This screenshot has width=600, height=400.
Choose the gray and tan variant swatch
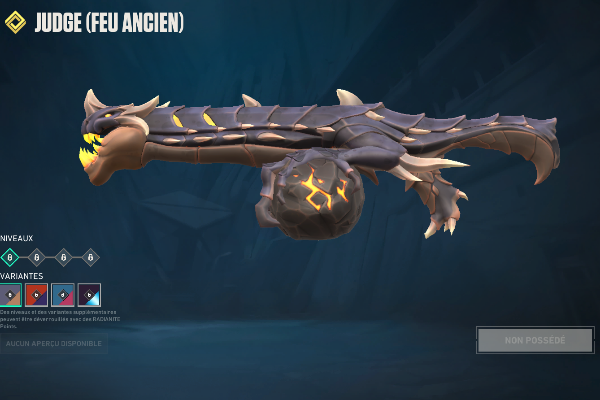pyautogui.click(x=11, y=295)
